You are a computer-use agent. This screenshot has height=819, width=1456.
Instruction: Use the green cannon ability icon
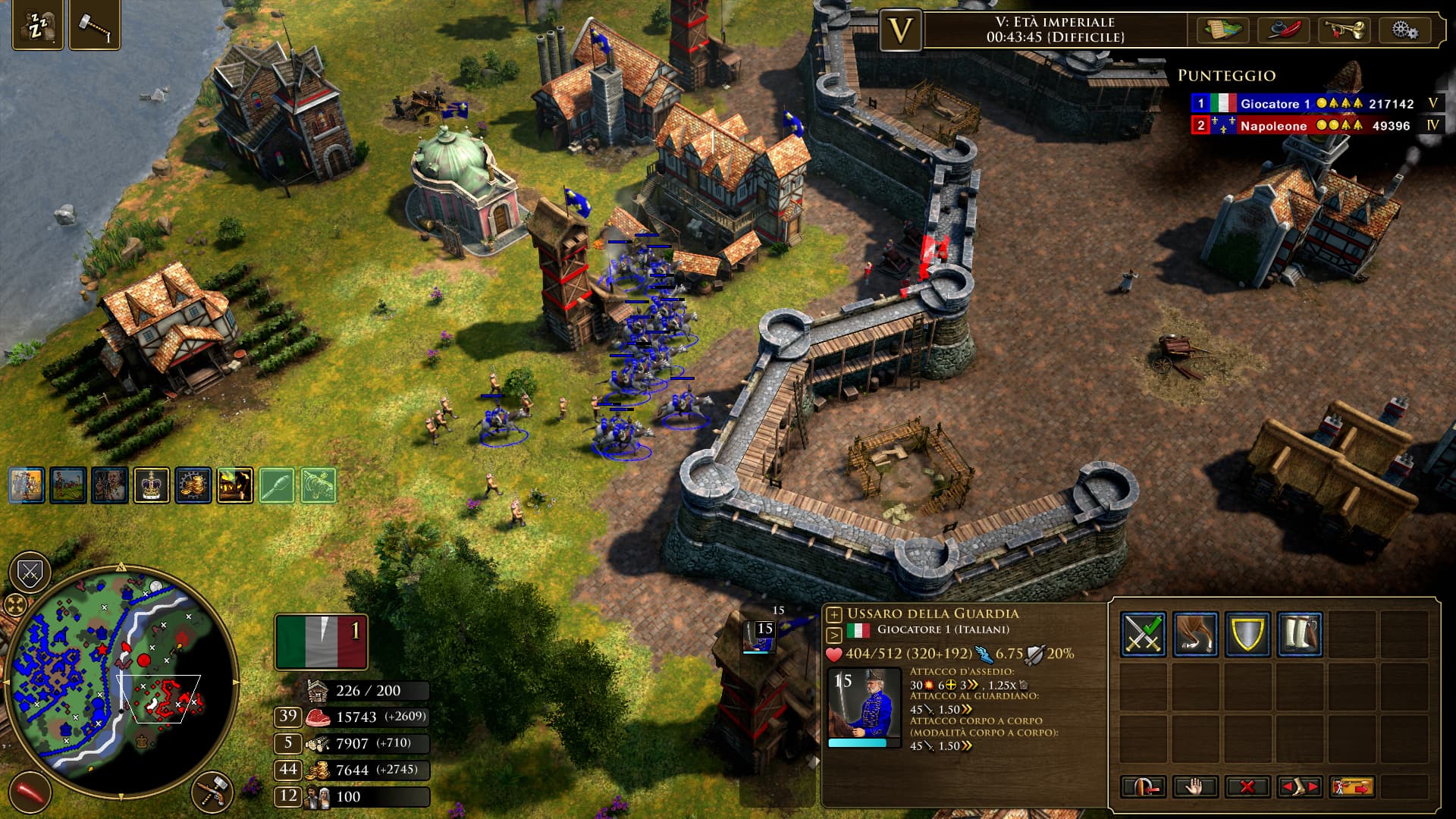point(318,485)
